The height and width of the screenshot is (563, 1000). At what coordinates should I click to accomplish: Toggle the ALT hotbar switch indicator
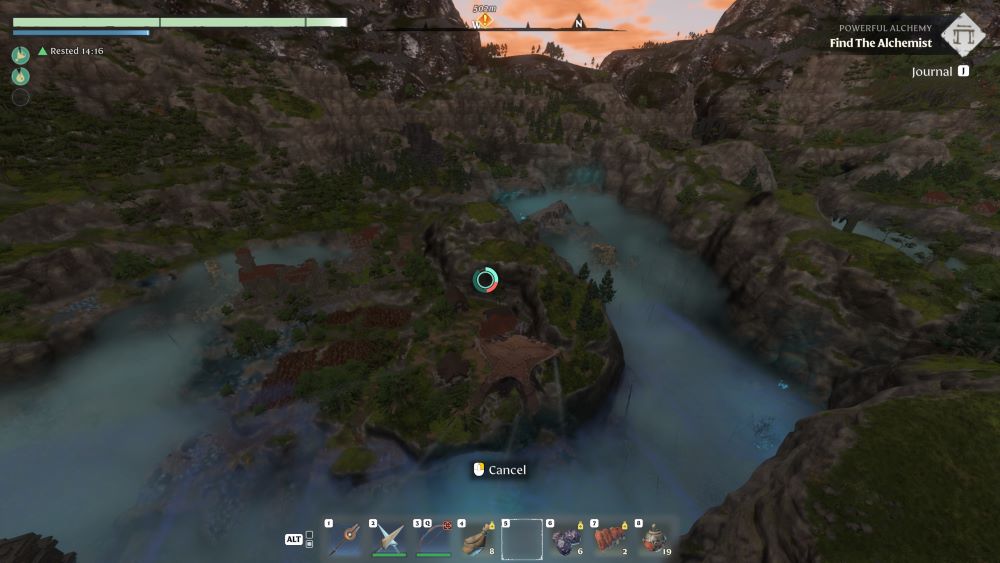[x=294, y=539]
